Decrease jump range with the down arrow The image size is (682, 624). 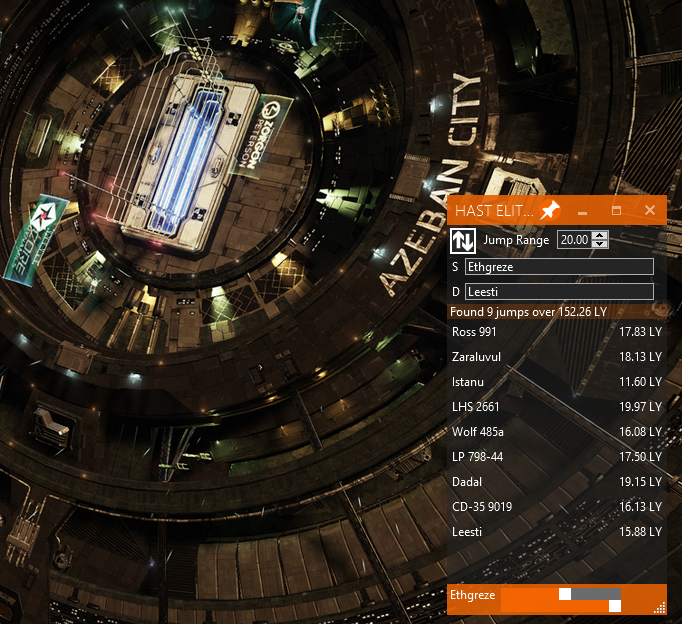click(599, 245)
